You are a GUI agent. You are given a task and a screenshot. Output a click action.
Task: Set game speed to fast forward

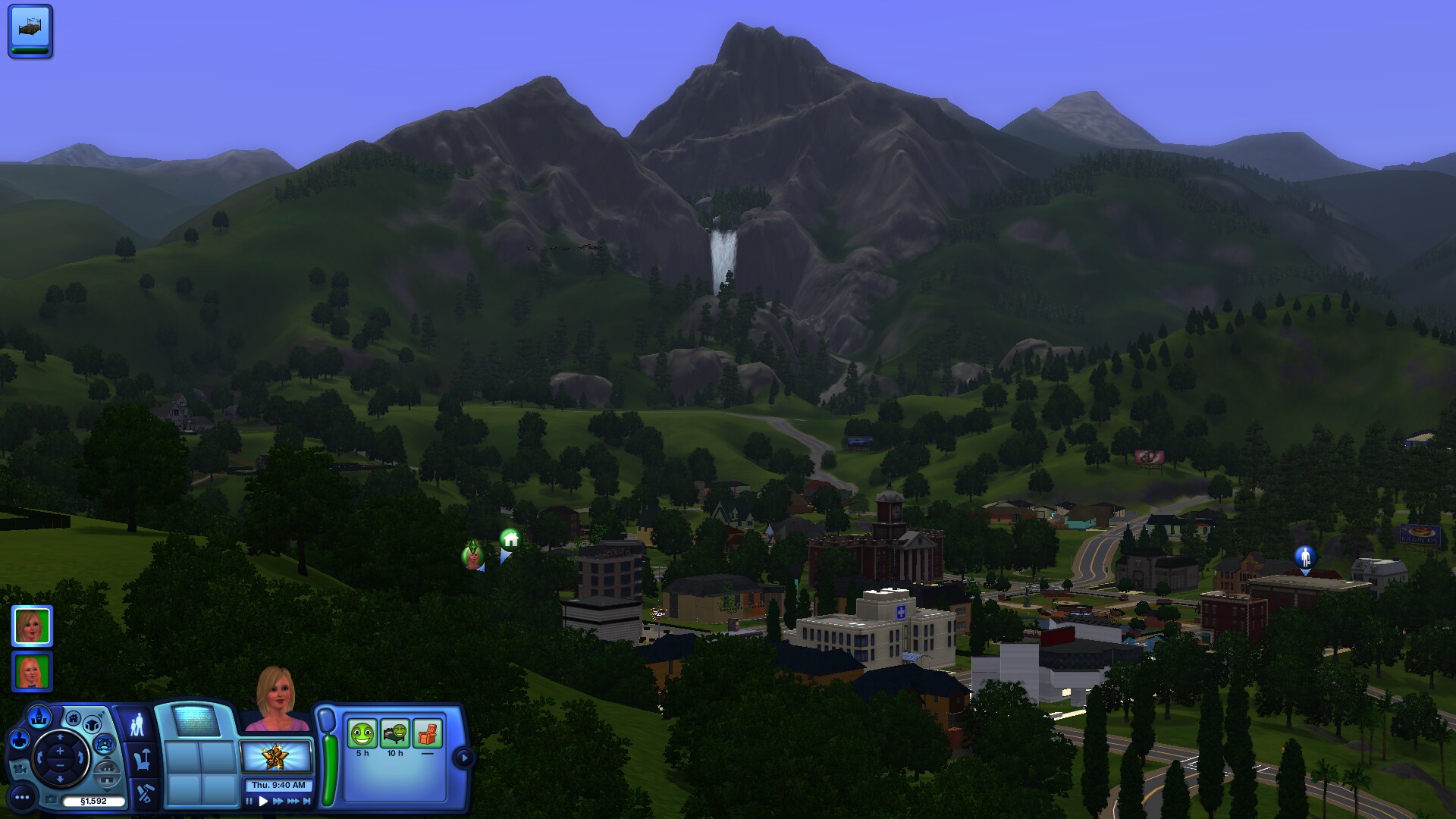point(278,802)
